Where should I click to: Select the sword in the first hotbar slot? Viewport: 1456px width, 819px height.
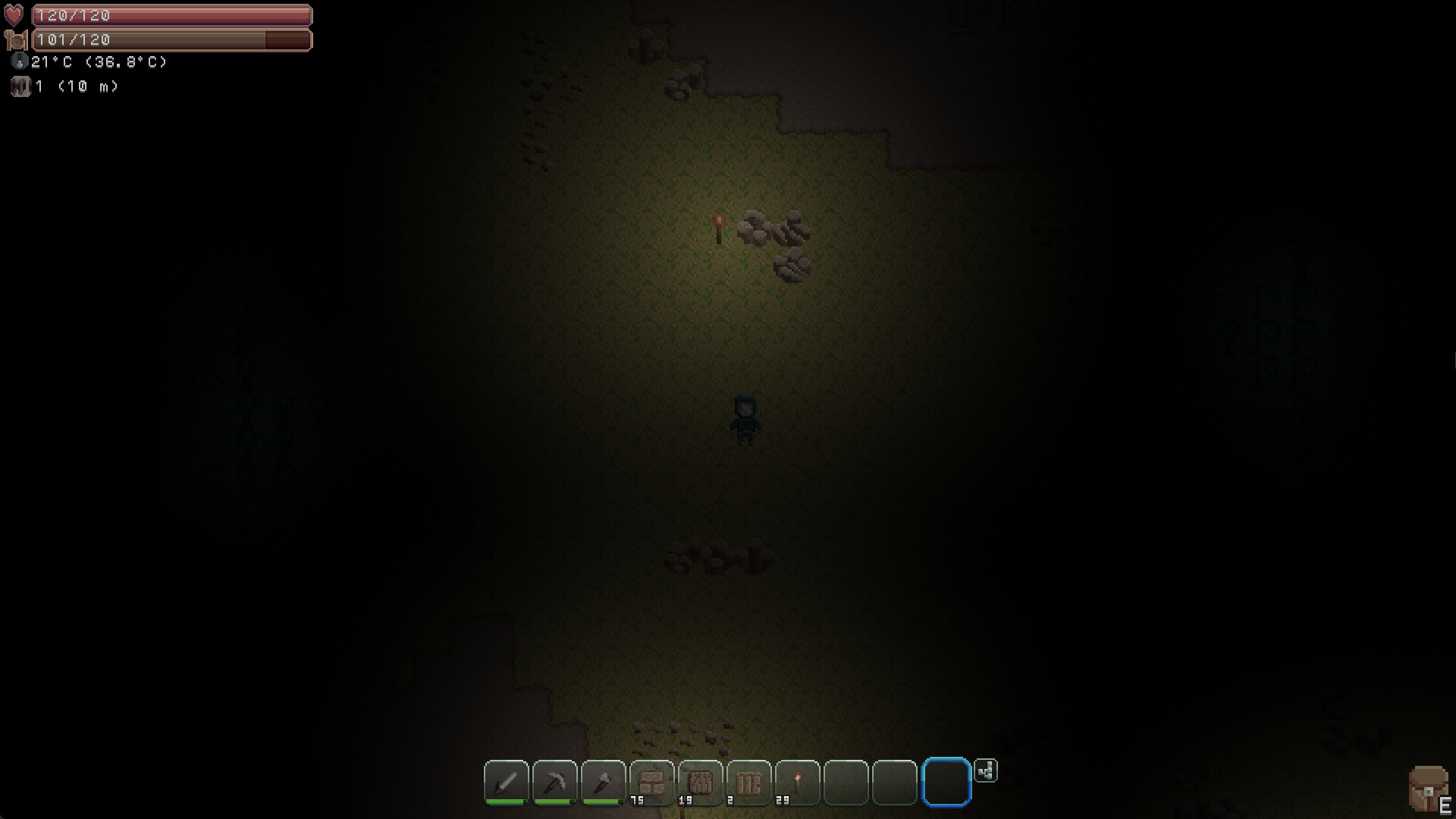(507, 784)
